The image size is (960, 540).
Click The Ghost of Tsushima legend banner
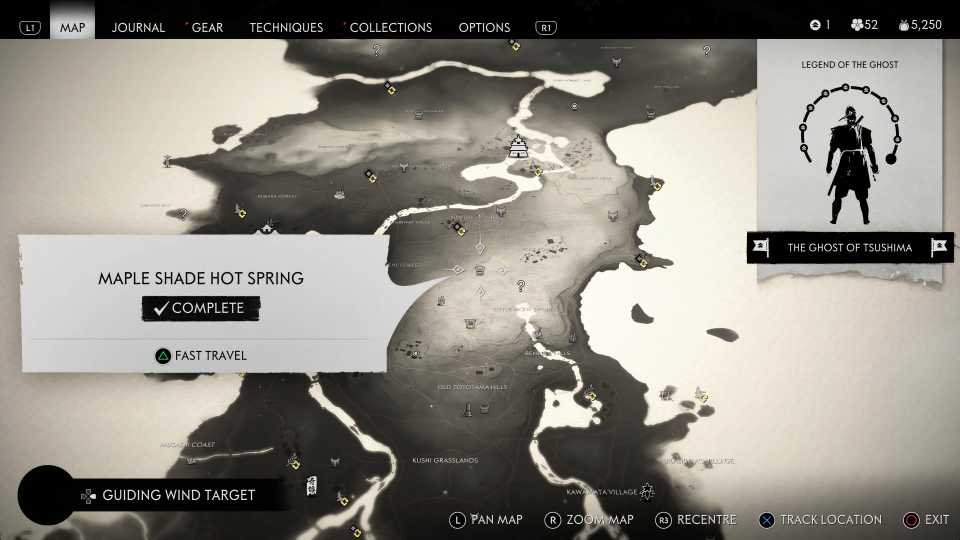tap(849, 248)
